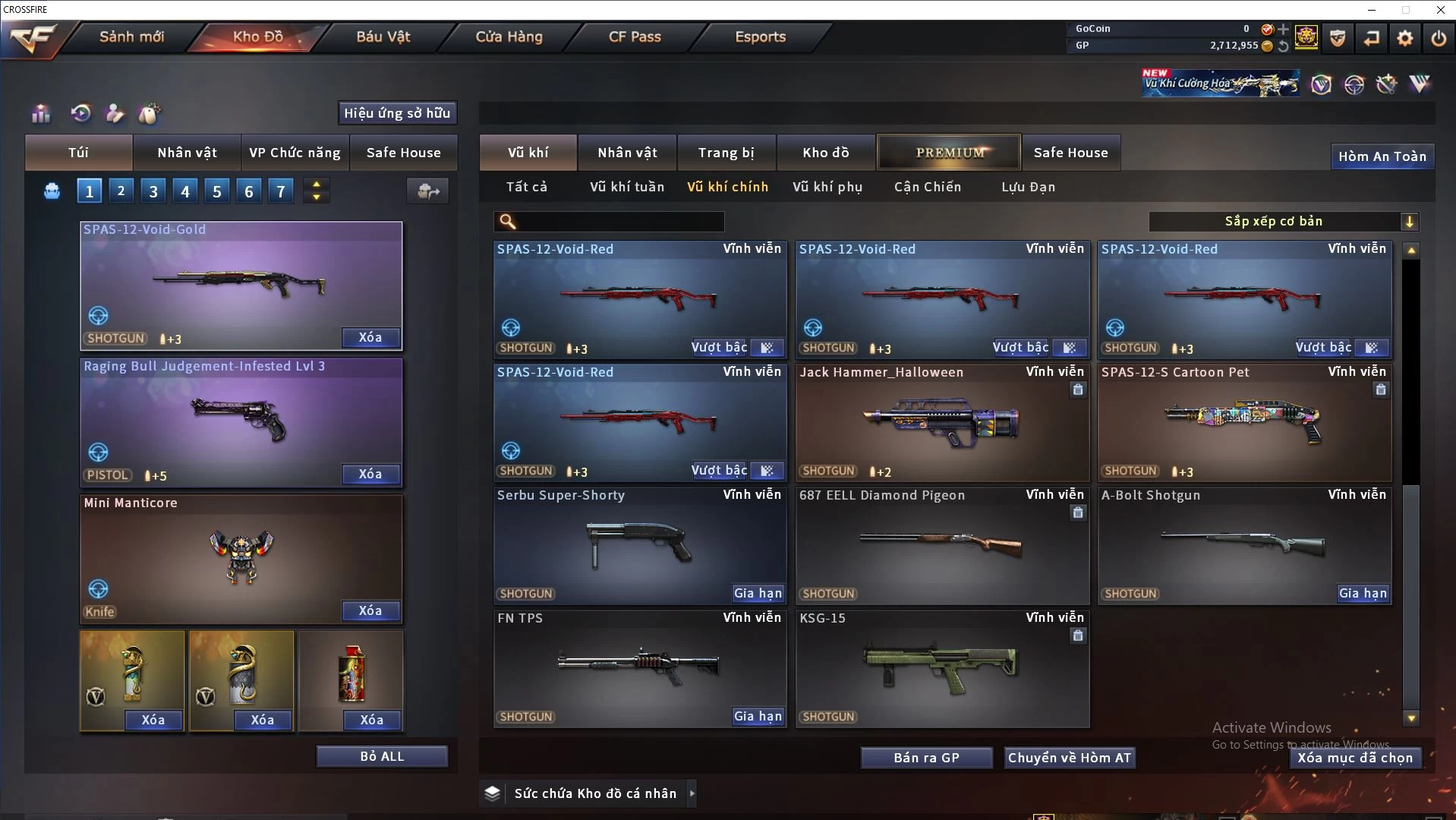Sell selected items with Bán ra GP
Image resolution: width=1456 pixels, height=820 pixels.
click(x=926, y=758)
